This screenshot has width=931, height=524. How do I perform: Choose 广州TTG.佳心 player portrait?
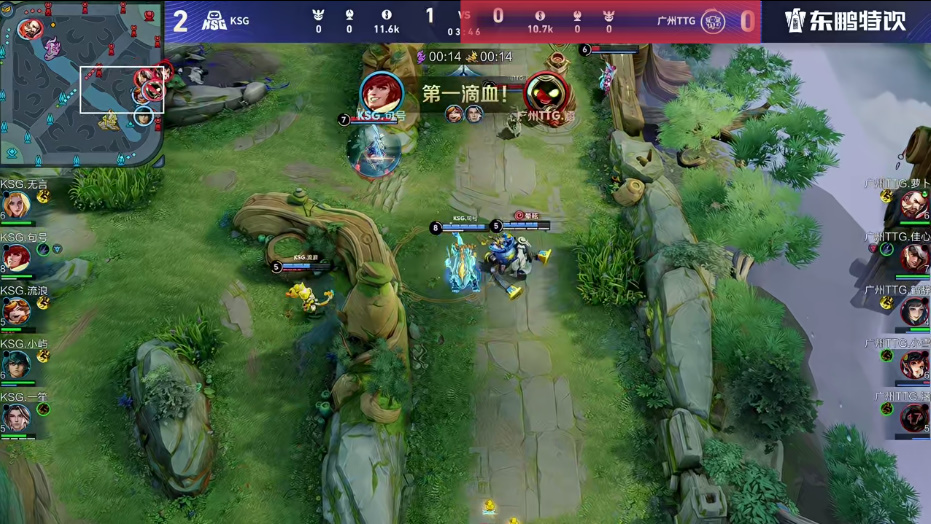pos(914,259)
